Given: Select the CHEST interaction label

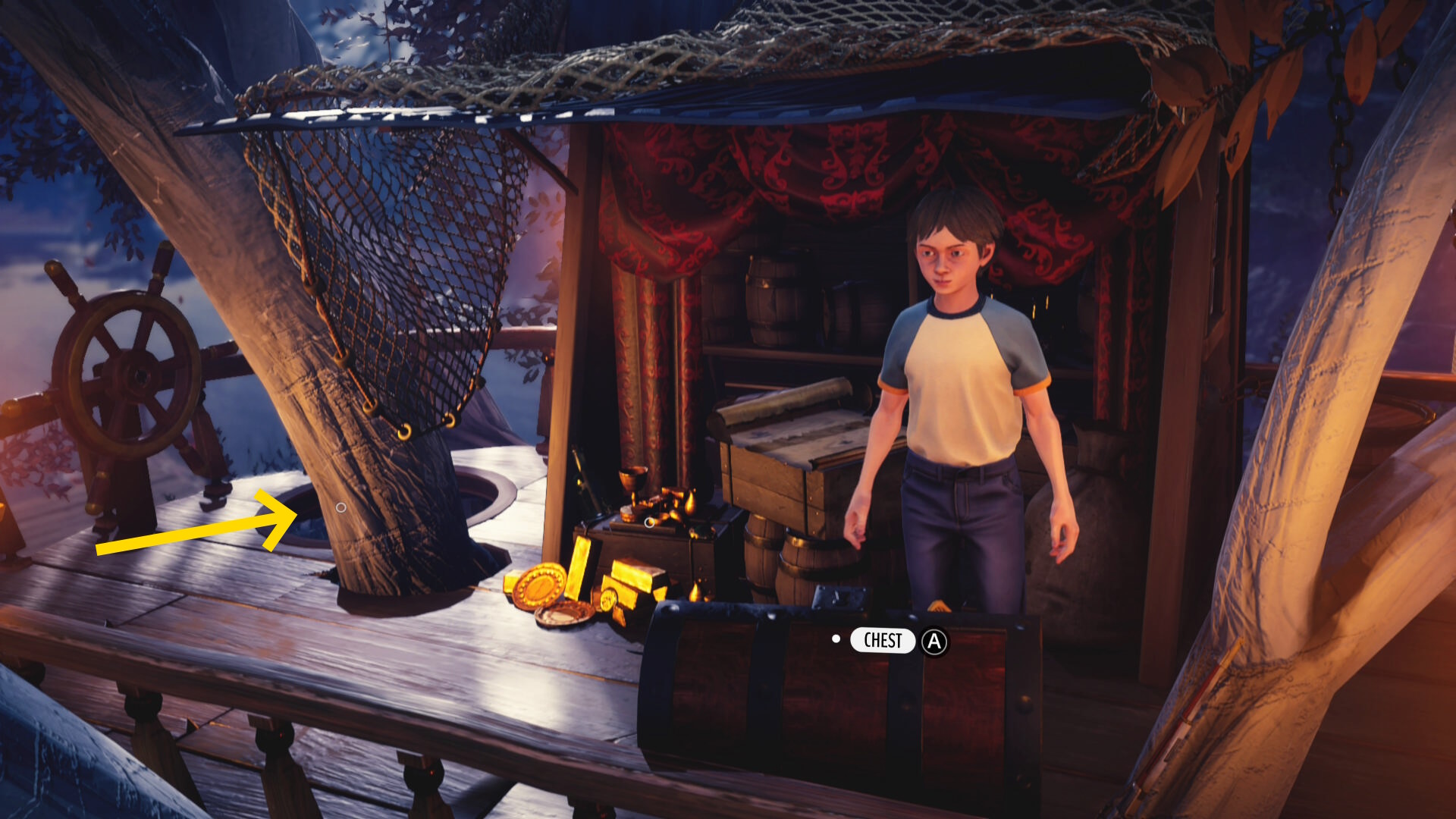Looking at the screenshot, I should [883, 641].
